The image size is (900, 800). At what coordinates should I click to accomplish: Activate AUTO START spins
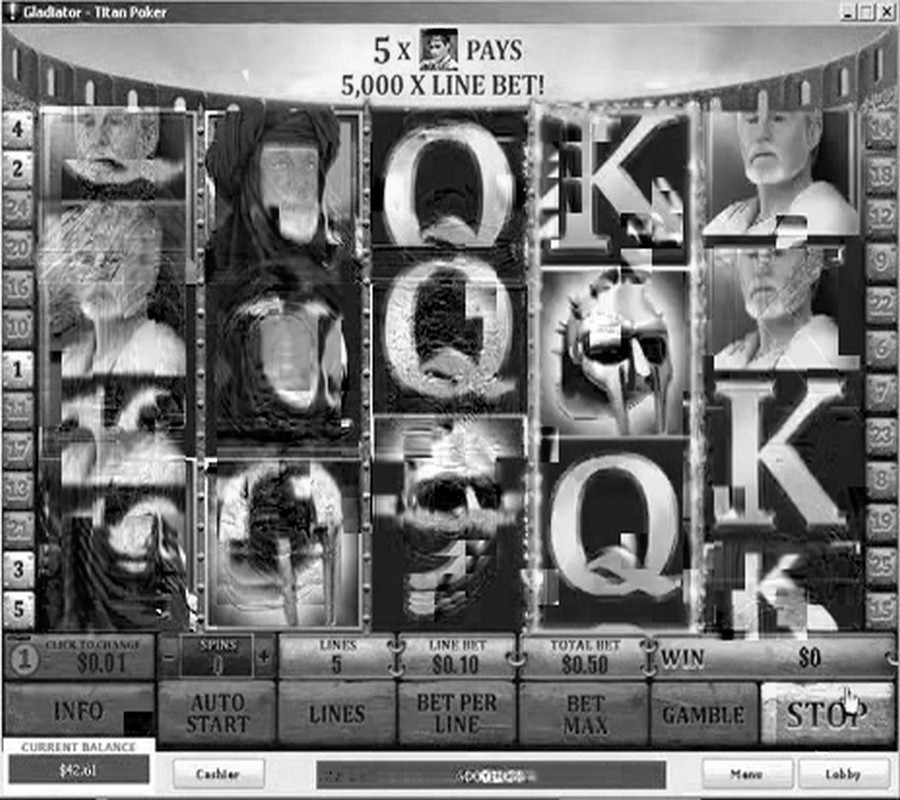pyautogui.click(x=216, y=712)
